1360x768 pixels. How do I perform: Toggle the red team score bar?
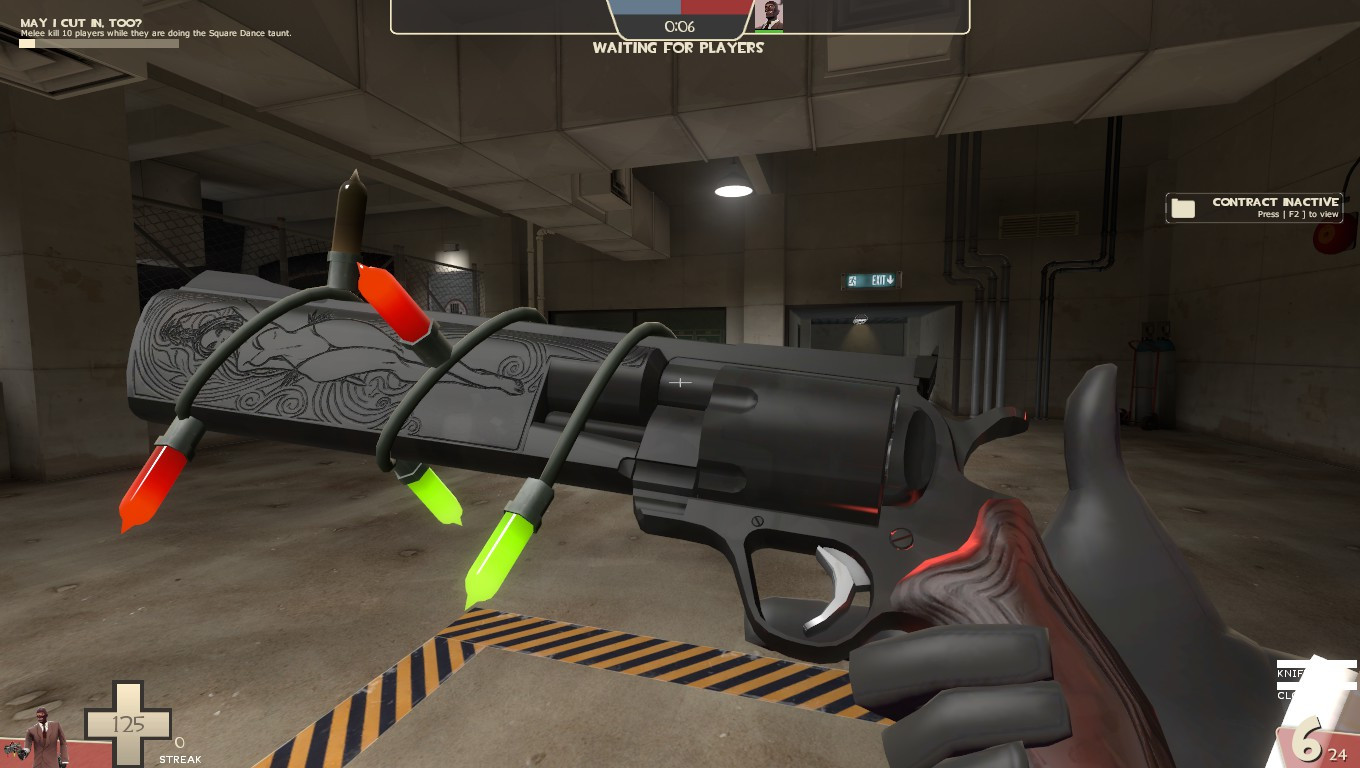(715, 6)
